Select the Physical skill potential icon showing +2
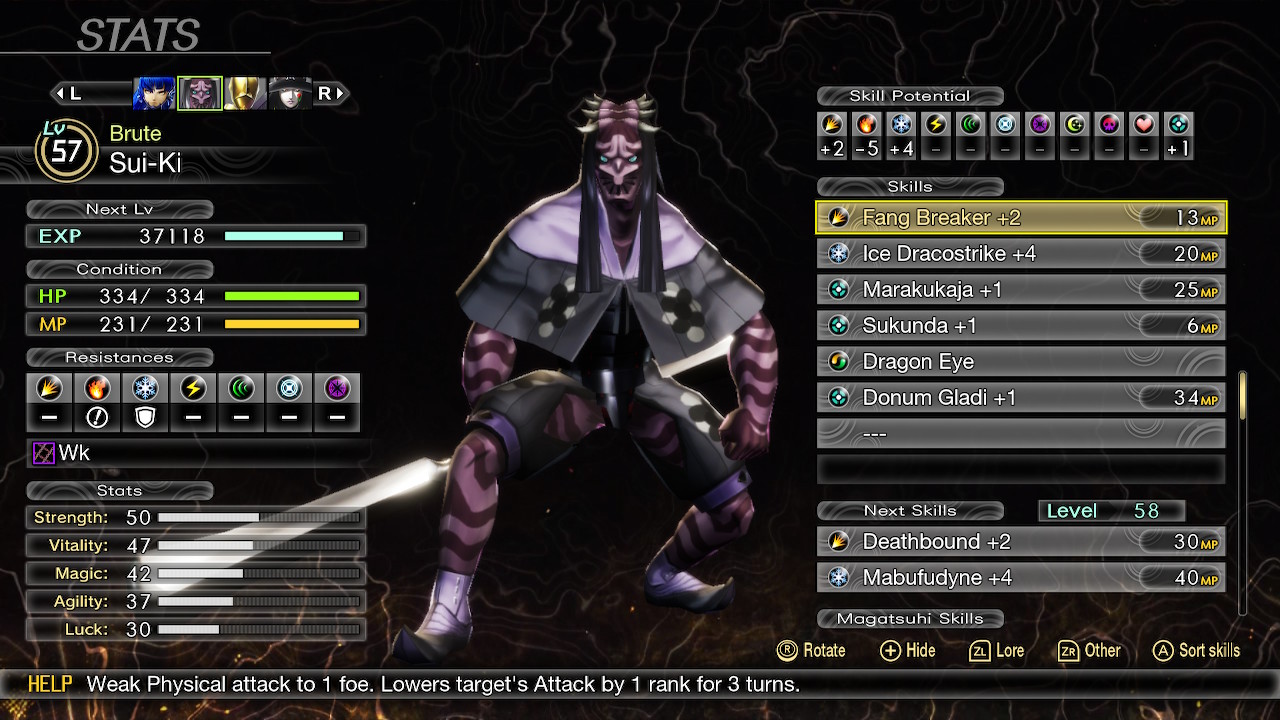This screenshot has height=720, width=1280. [831, 130]
